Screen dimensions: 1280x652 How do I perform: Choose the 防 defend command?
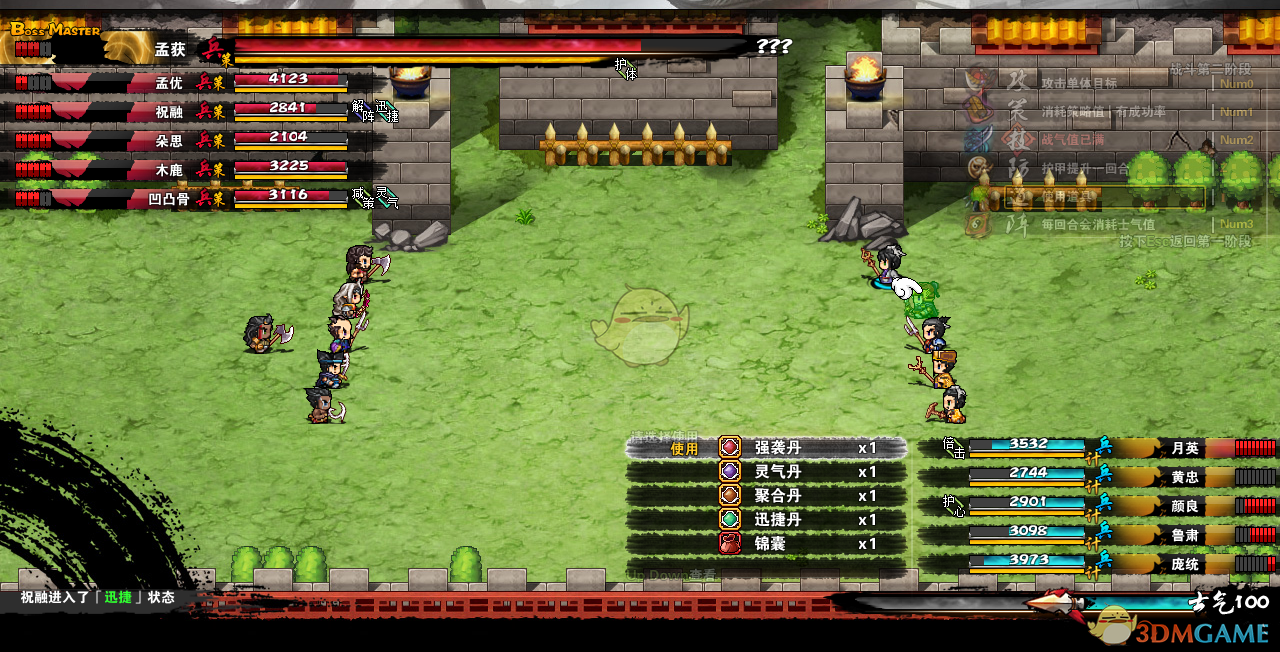click(x=1019, y=167)
